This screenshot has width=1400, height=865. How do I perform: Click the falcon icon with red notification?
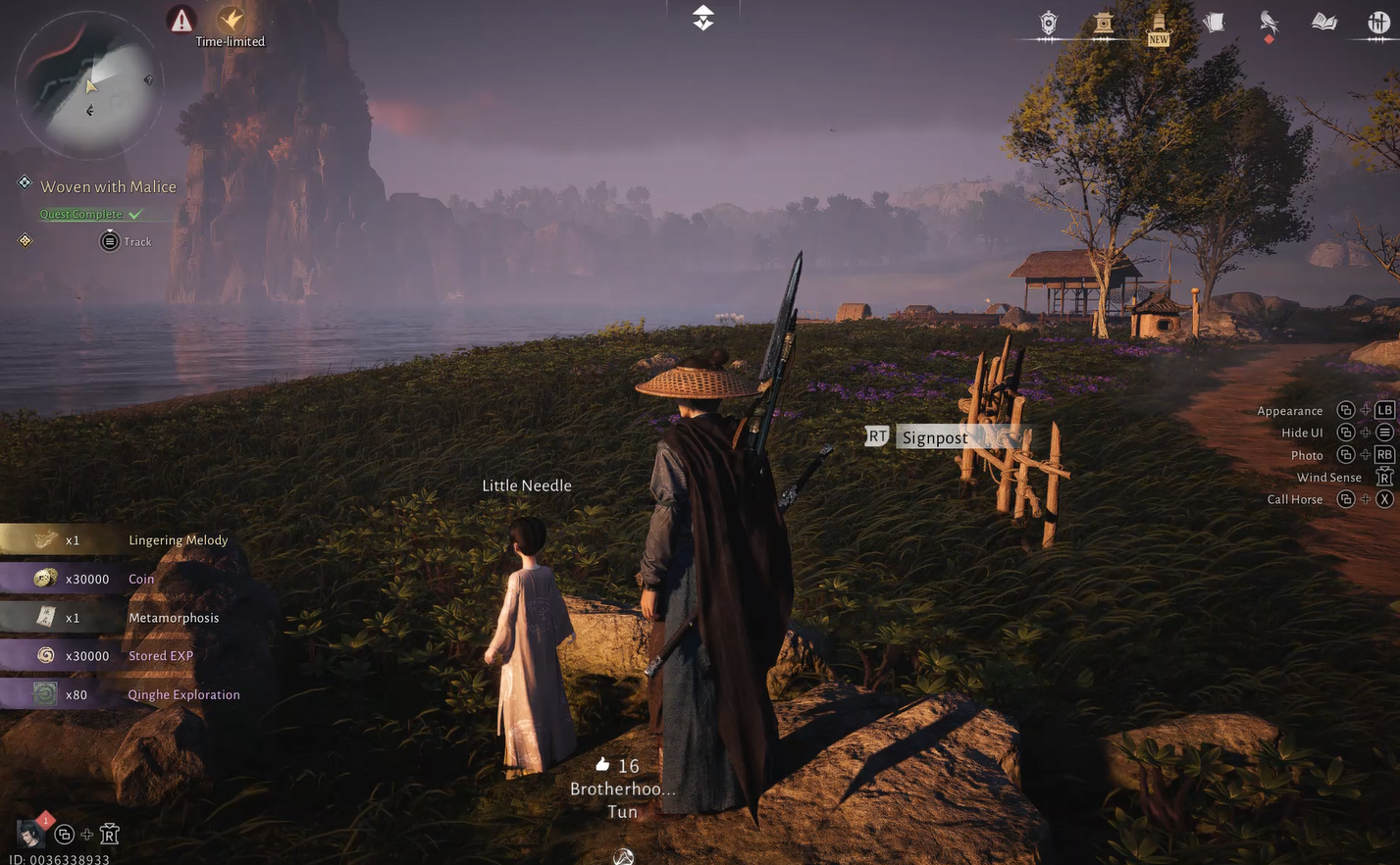(1268, 22)
